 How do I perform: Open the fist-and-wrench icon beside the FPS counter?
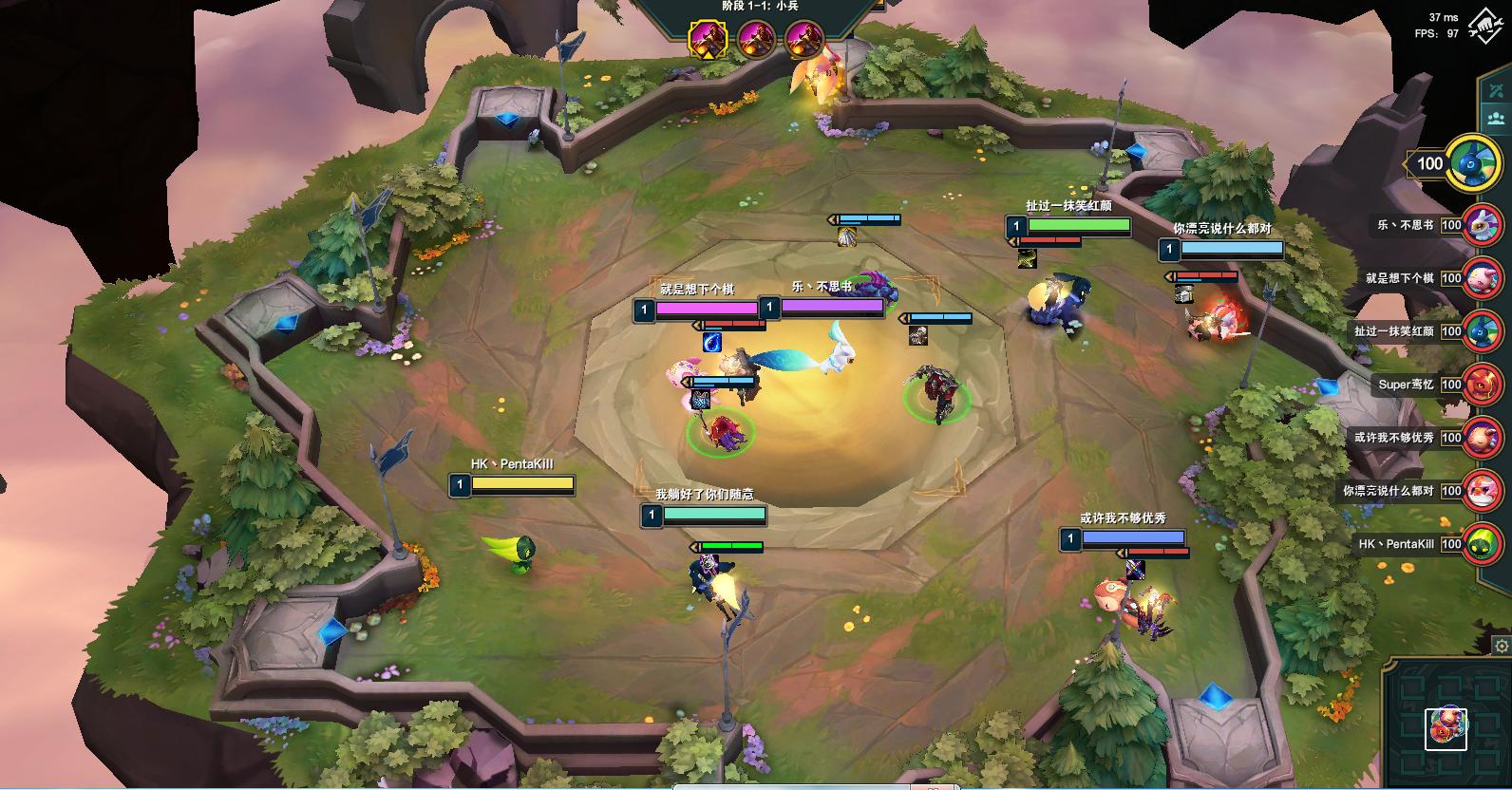coord(1484,27)
